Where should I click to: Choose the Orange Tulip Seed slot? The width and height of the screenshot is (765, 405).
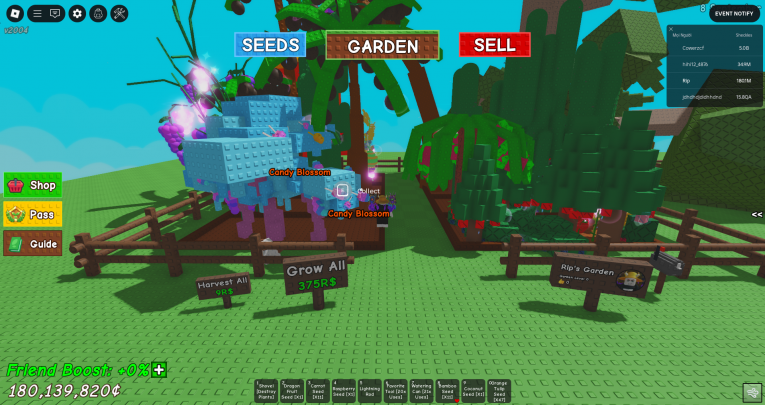tap(499, 391)
